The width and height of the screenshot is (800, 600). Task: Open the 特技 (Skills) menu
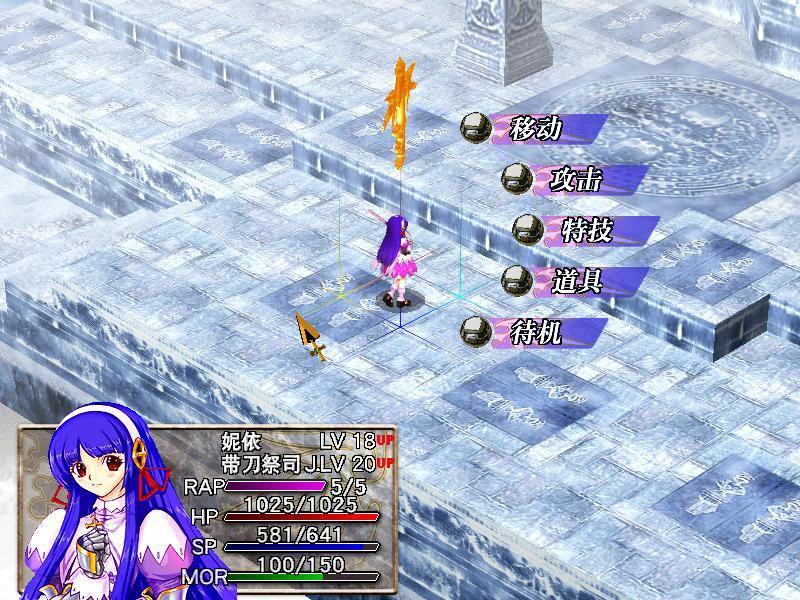[x=588, y=230]
